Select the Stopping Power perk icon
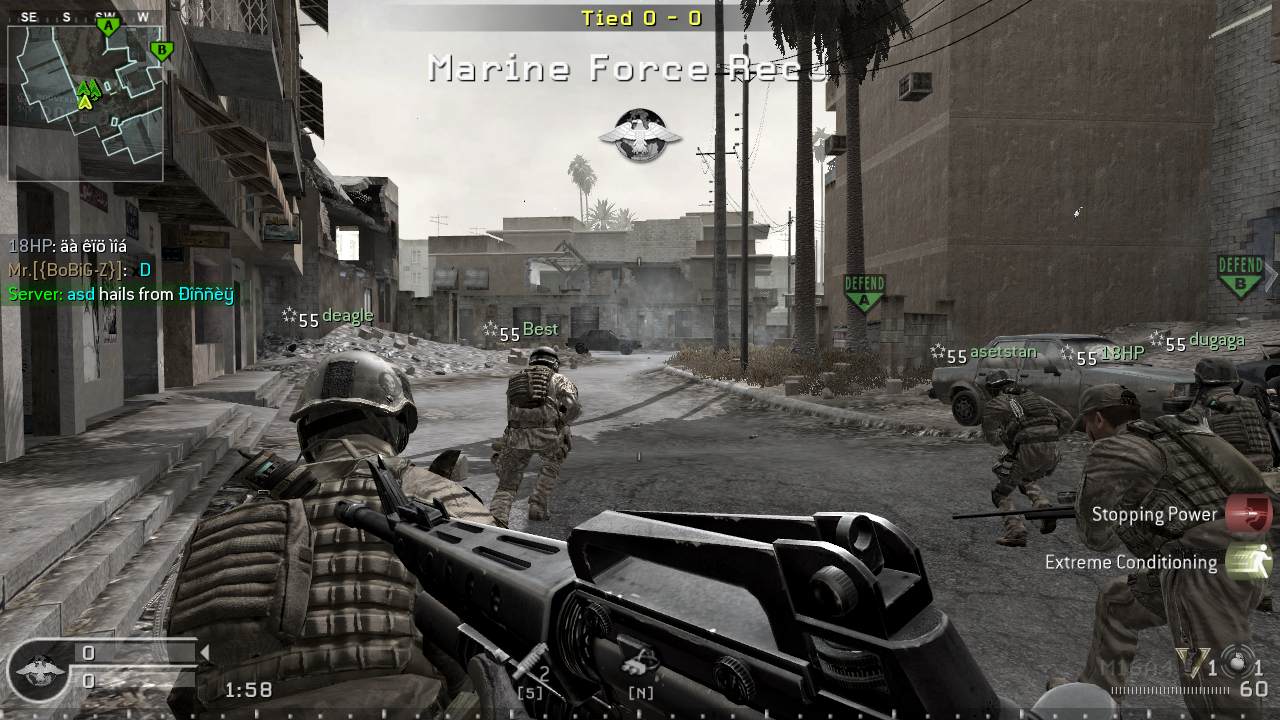This screenshot has width=1280, height=720. [1248, 514]
